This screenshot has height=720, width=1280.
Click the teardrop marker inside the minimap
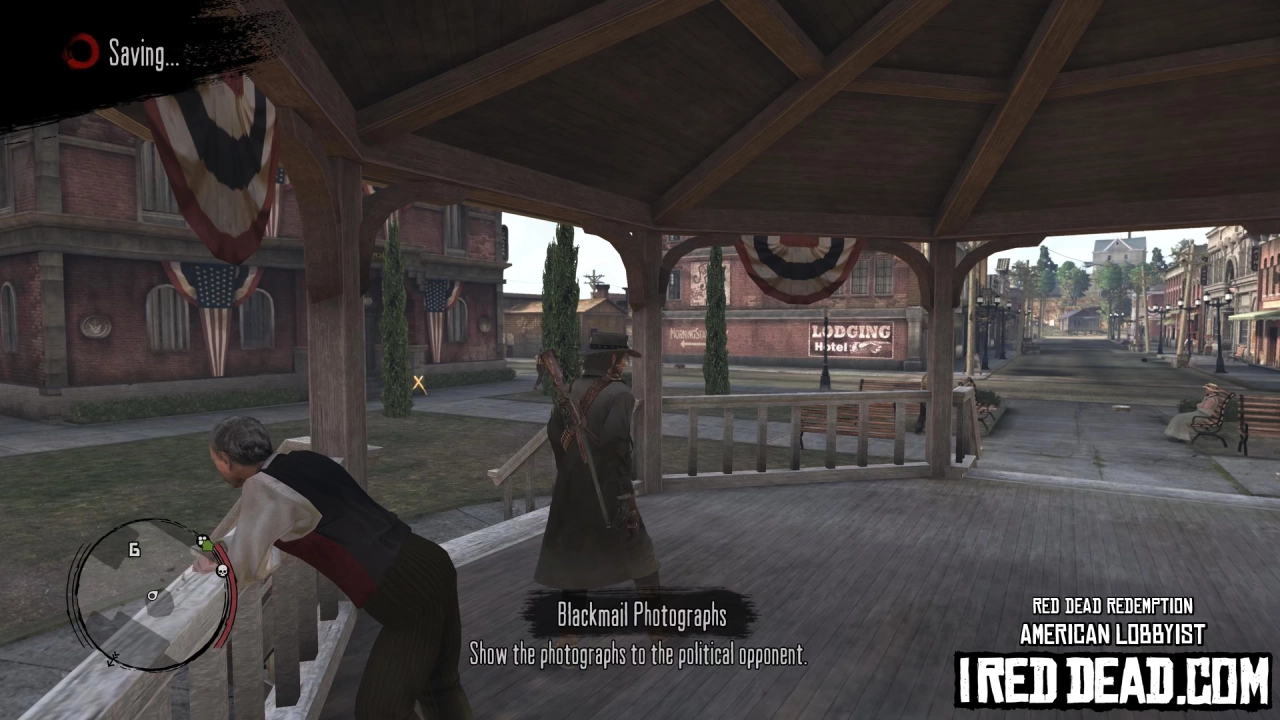point(152,596)
